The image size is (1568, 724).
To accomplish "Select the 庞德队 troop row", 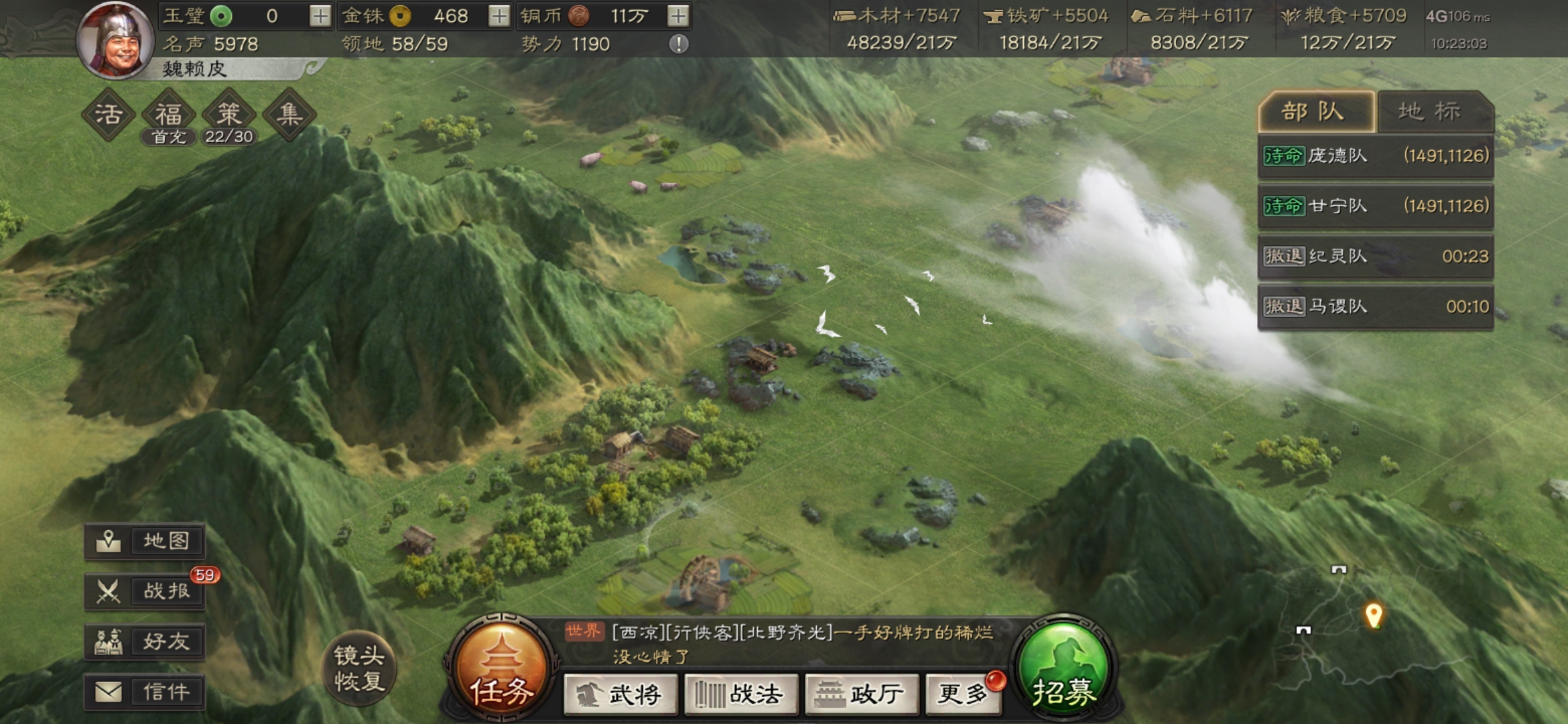I will coord(1375,156).
